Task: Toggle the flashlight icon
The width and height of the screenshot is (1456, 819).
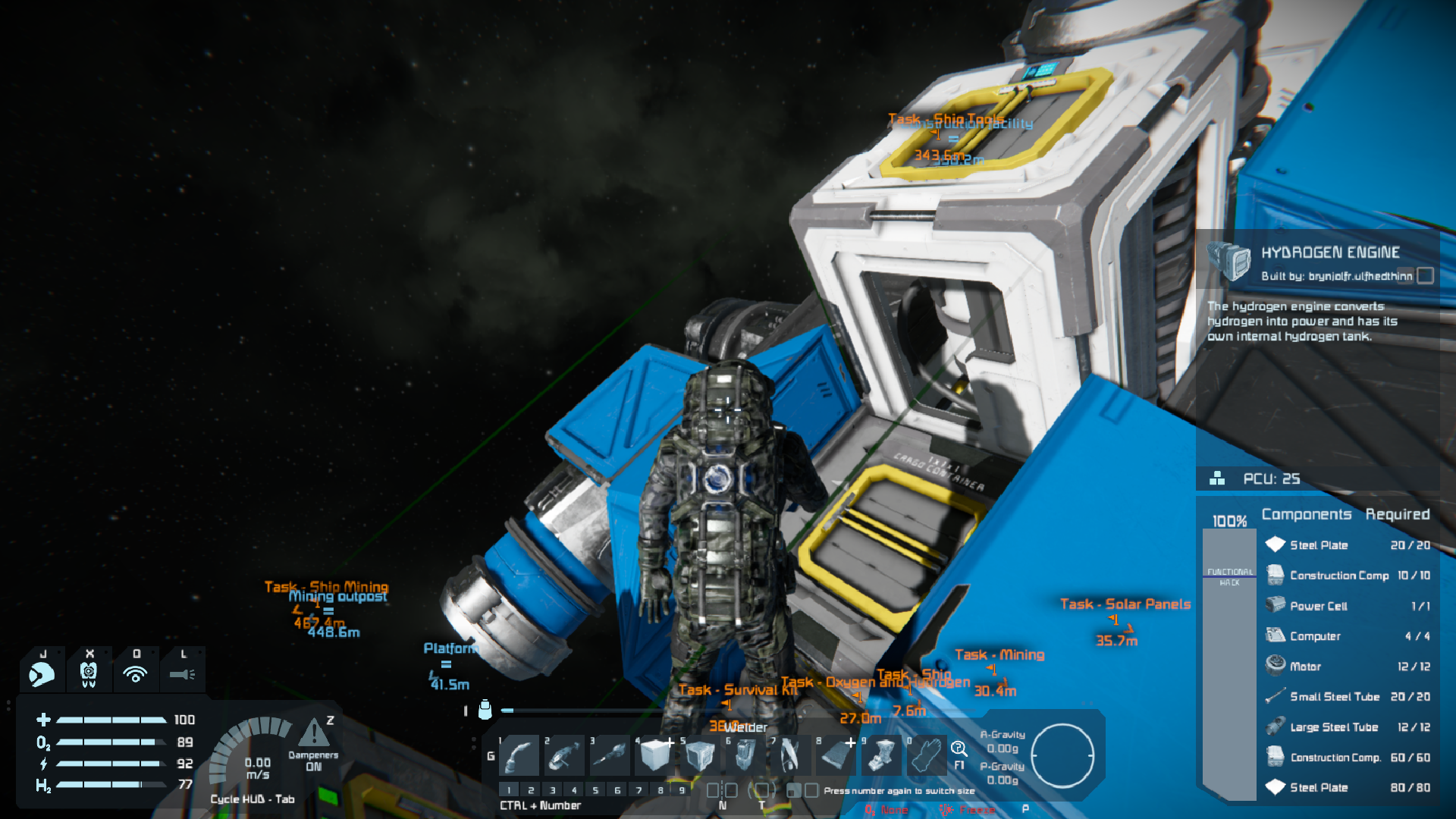Action: click(182, 673)
